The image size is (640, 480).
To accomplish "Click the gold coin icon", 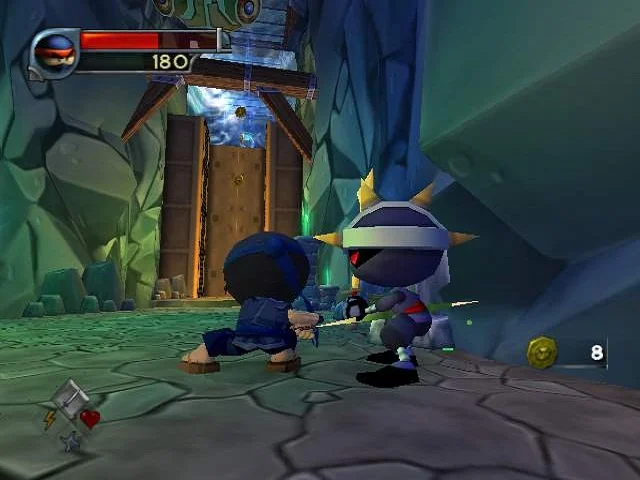I will click(x=543, y=352).
